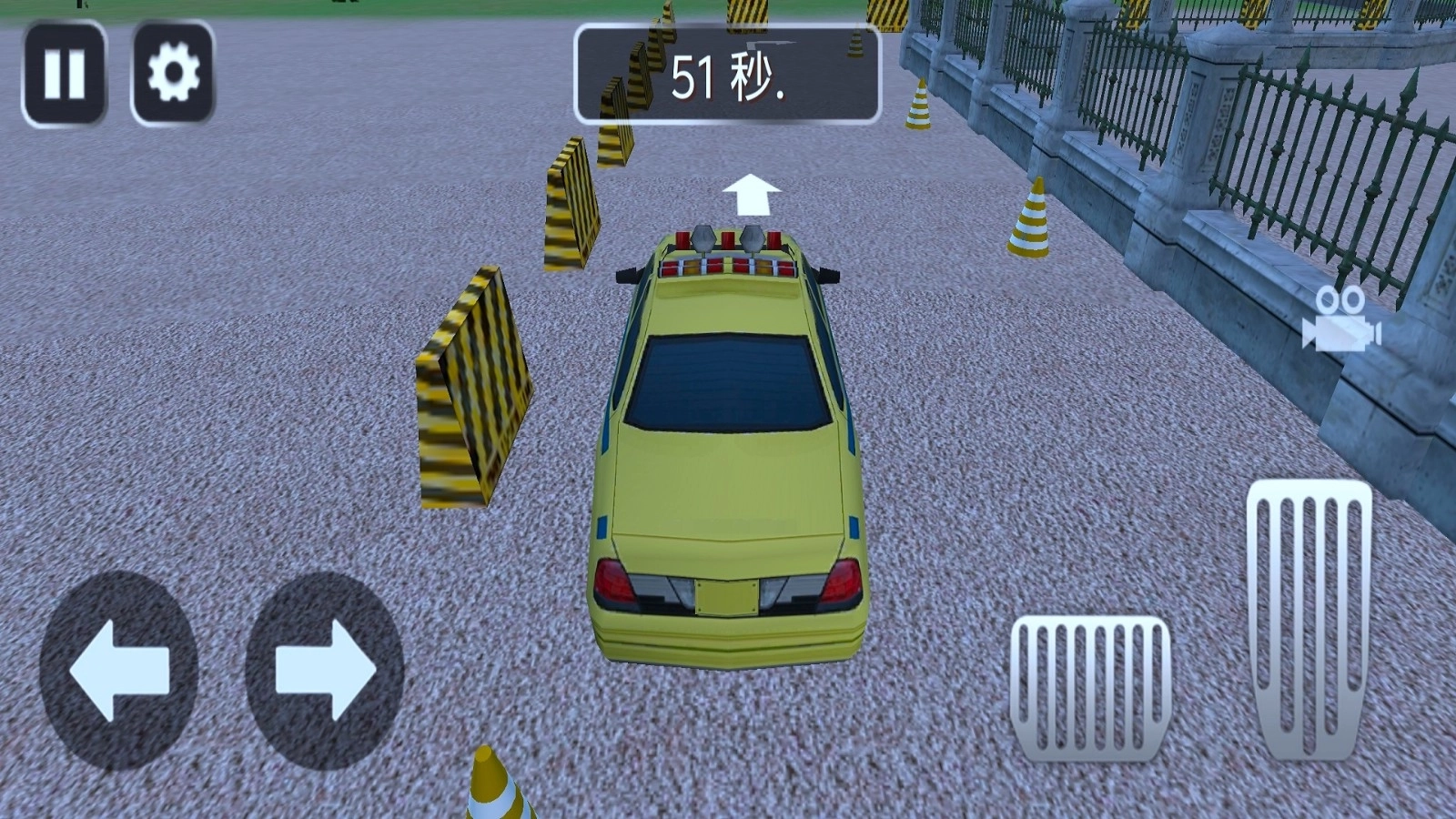
Task: Toggle pause to freeze the timer
Action: 64,71
